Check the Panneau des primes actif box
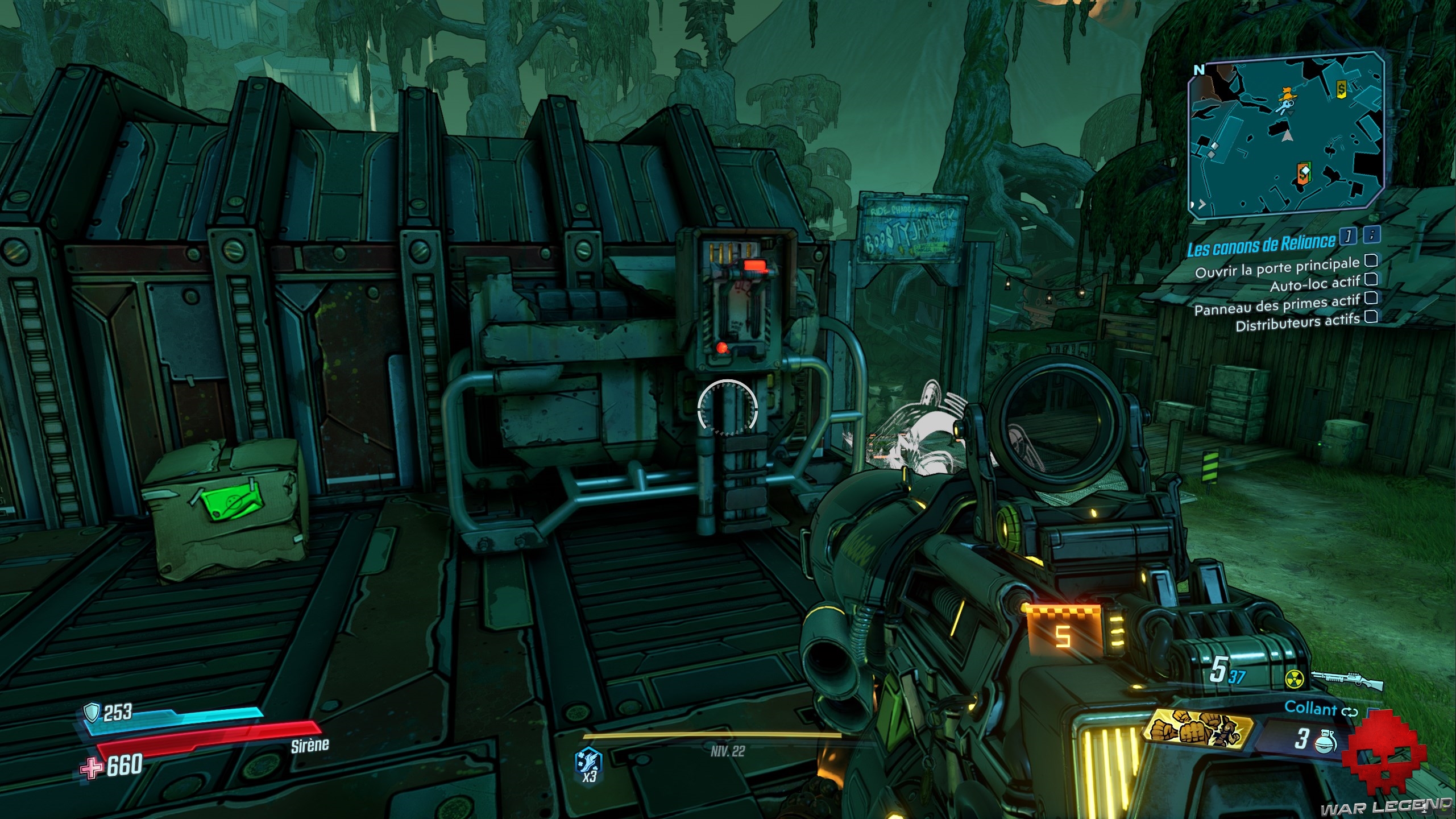 coord(1371,297)
